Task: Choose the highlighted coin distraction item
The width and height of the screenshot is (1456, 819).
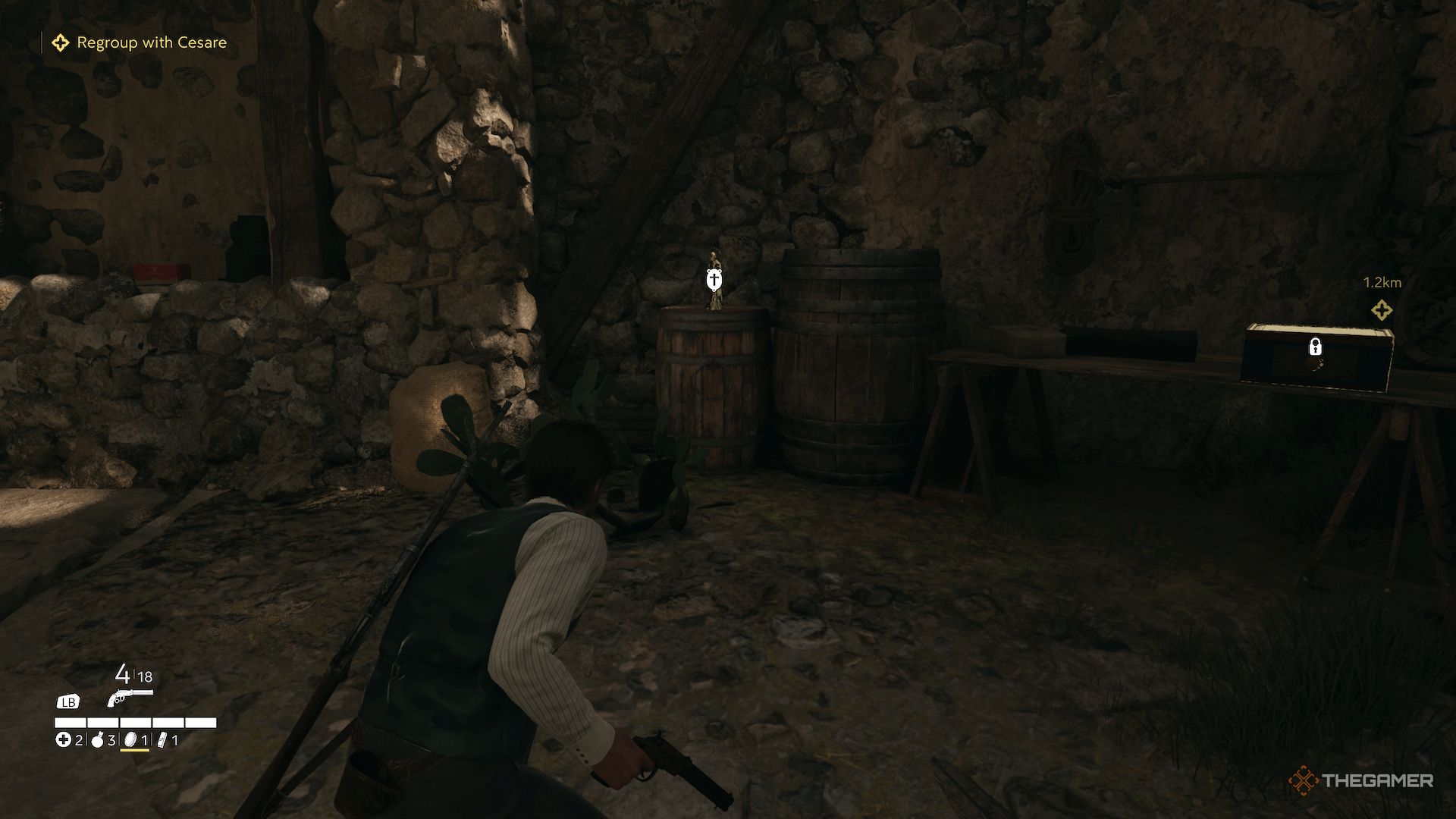Action: [x=130, y=739]
